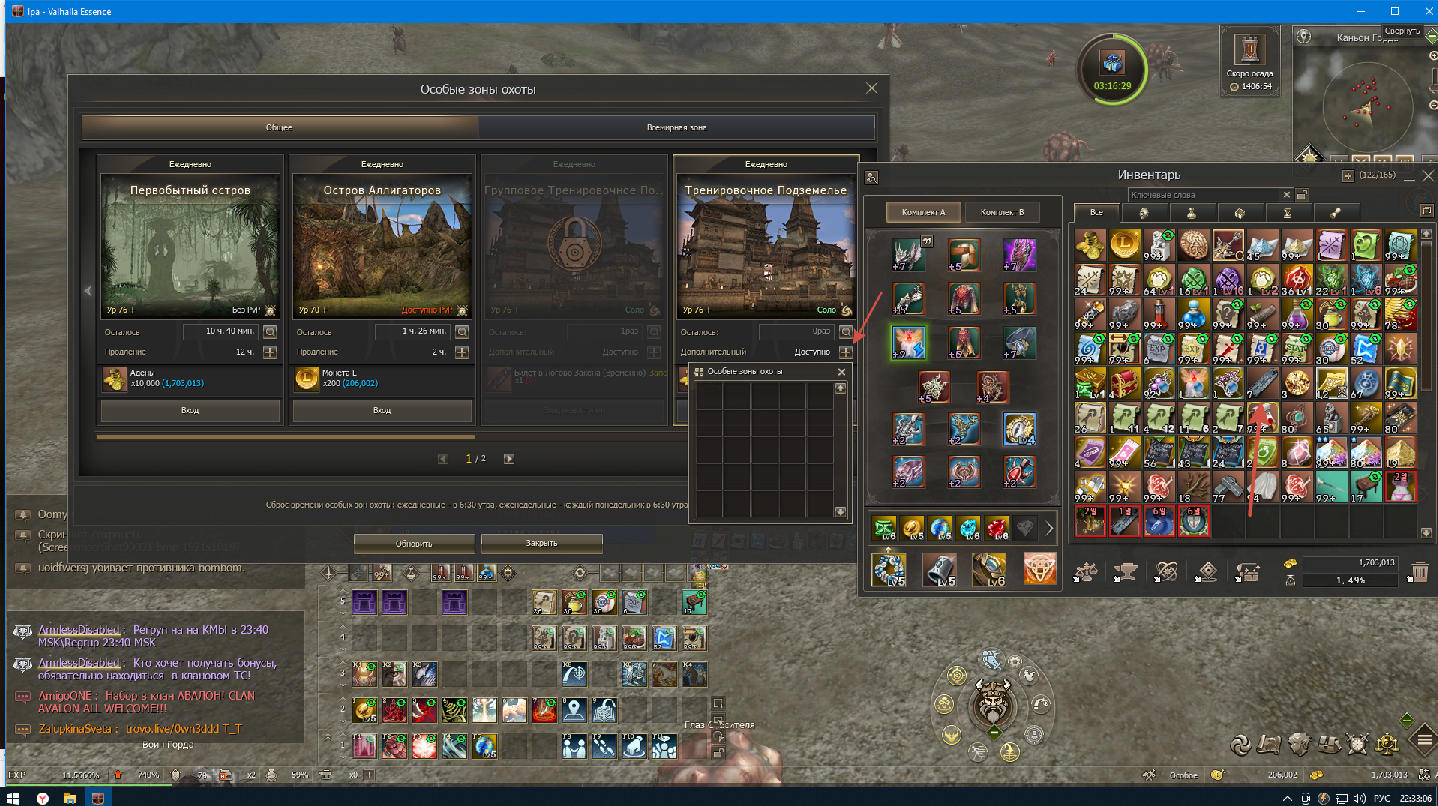This screenshot has height=806, width=1438.
Task: Switch to the Общее tab
Action: [x=279, y=128]
